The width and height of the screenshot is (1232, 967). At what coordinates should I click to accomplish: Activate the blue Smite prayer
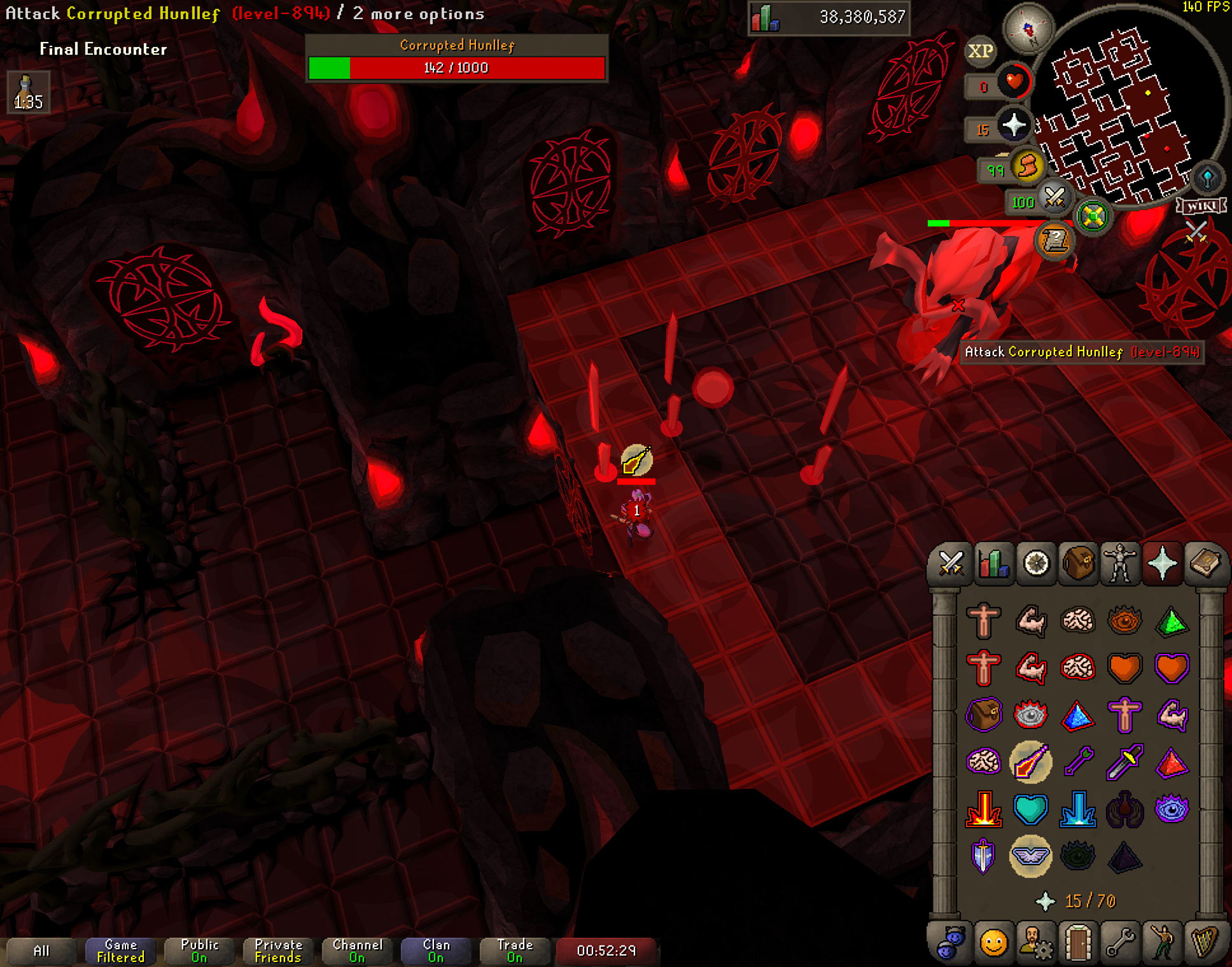[x=1078, y=809]
